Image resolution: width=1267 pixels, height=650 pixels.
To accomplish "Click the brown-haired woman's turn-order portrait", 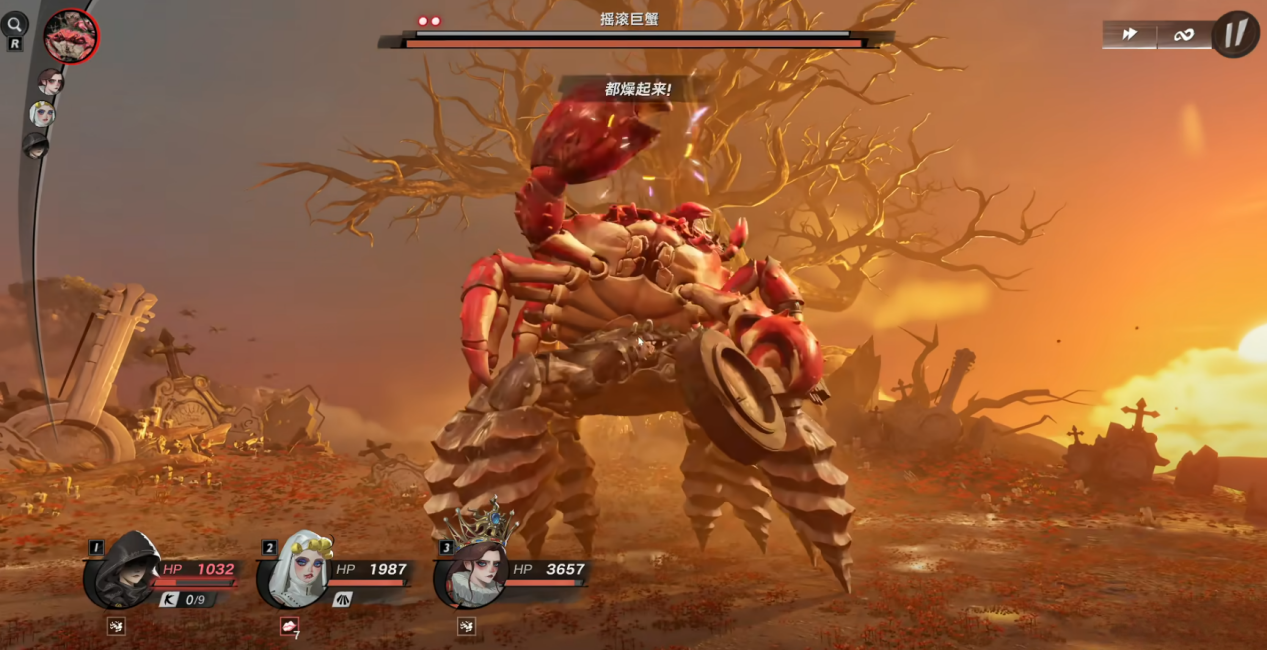I will pos(50,82).
